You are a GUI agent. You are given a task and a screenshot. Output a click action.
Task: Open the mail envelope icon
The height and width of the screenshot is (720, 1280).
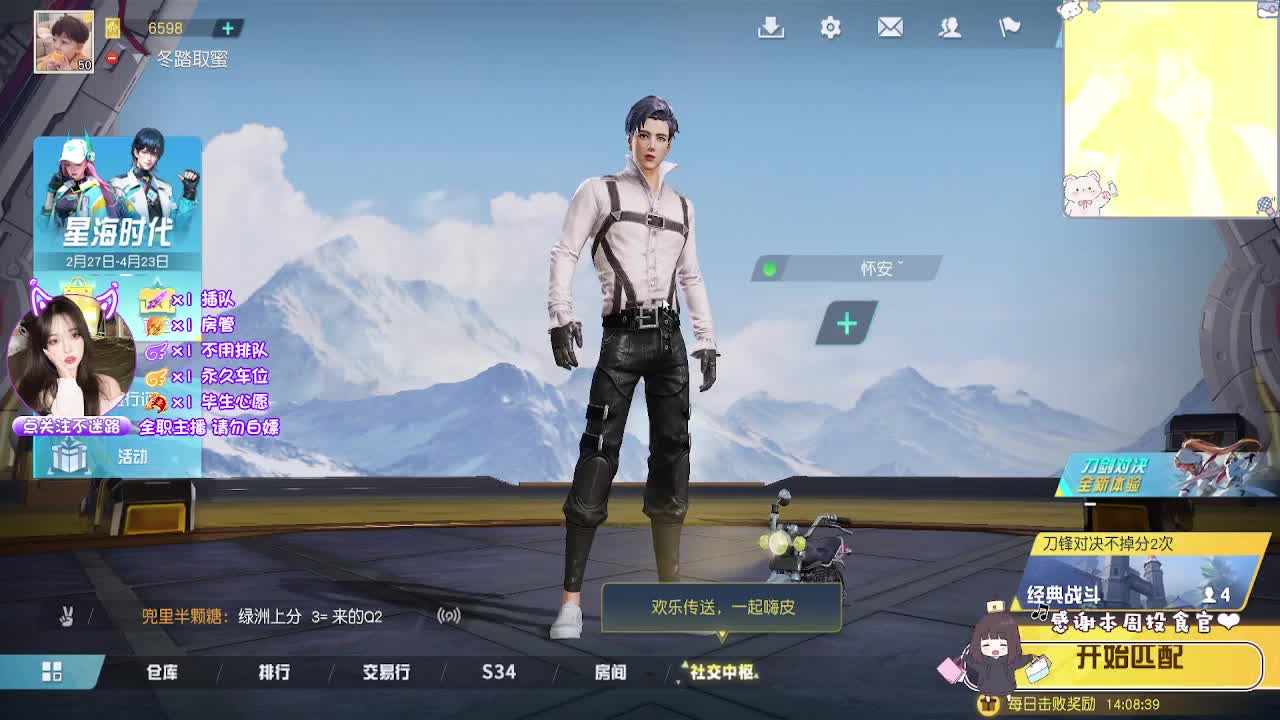(890, 29)
